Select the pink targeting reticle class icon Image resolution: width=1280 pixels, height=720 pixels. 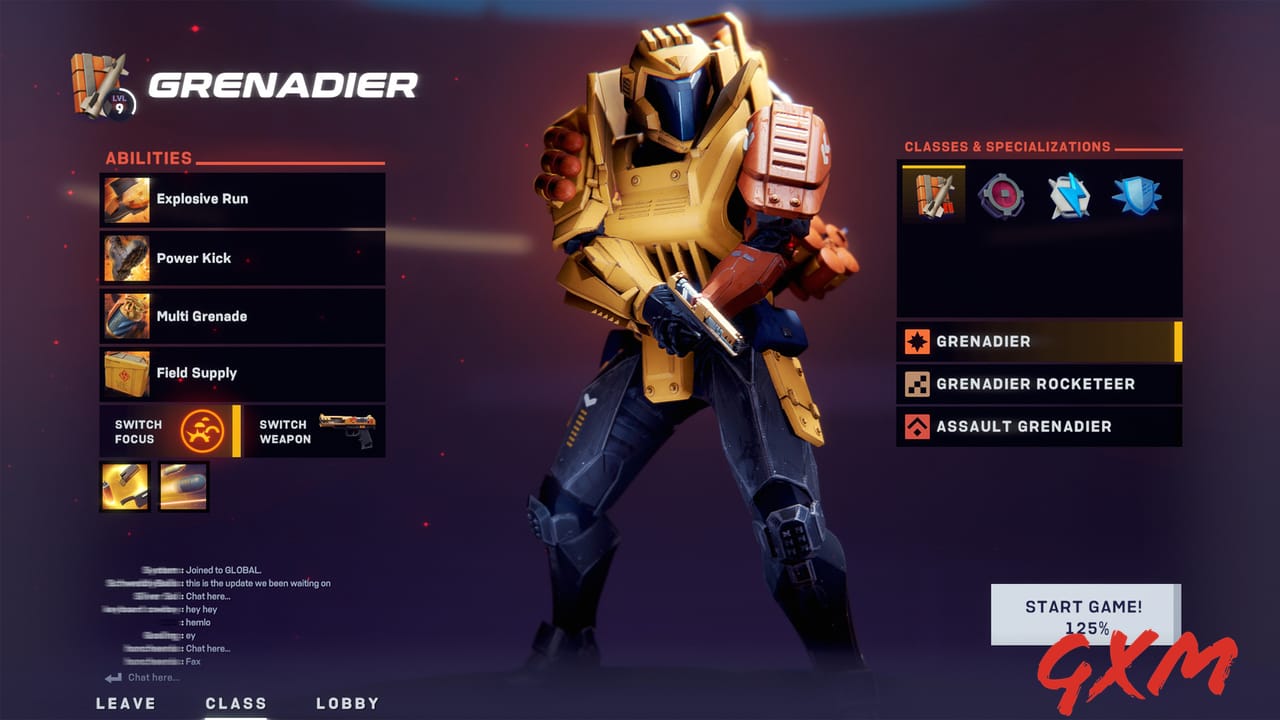[x=1003, y=198]
